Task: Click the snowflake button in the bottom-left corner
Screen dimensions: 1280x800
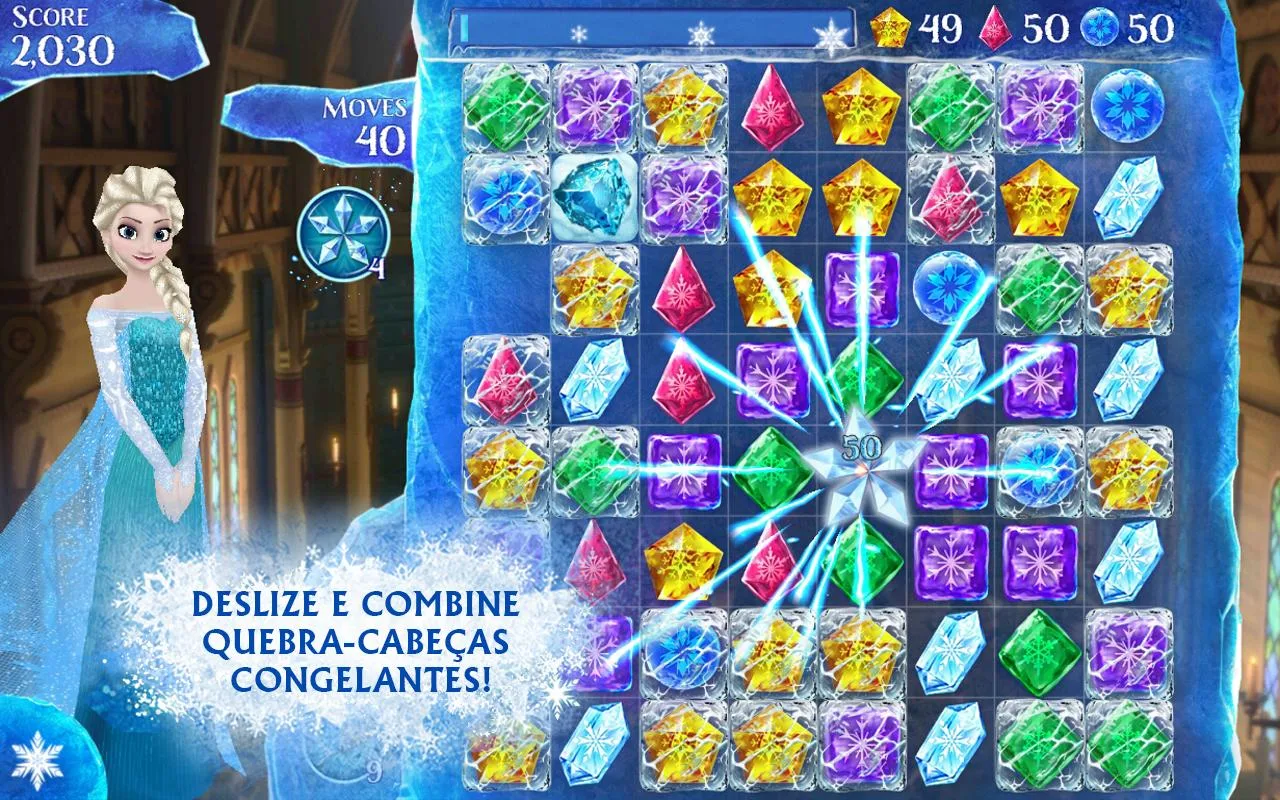Action: (40, 761)
